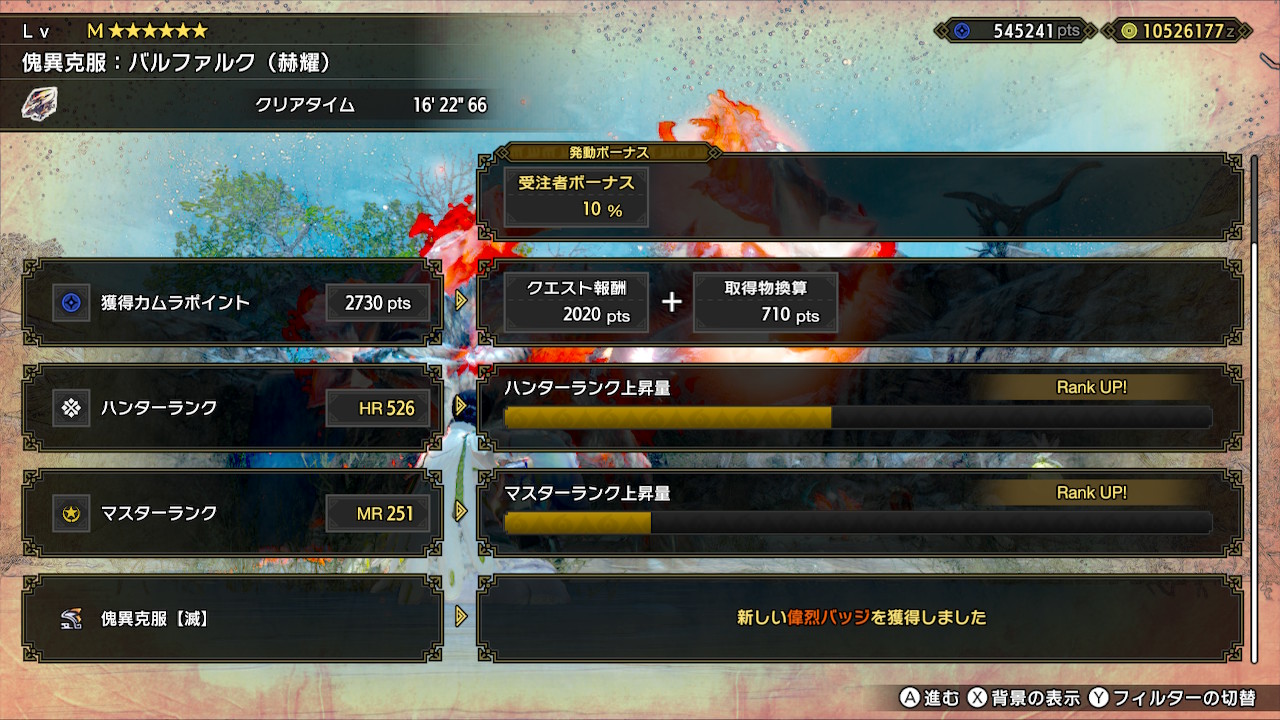This screenshot has height=720, width=1280.
Task: Click the Hunter Rank emblem icon
Action: point(70,408)
